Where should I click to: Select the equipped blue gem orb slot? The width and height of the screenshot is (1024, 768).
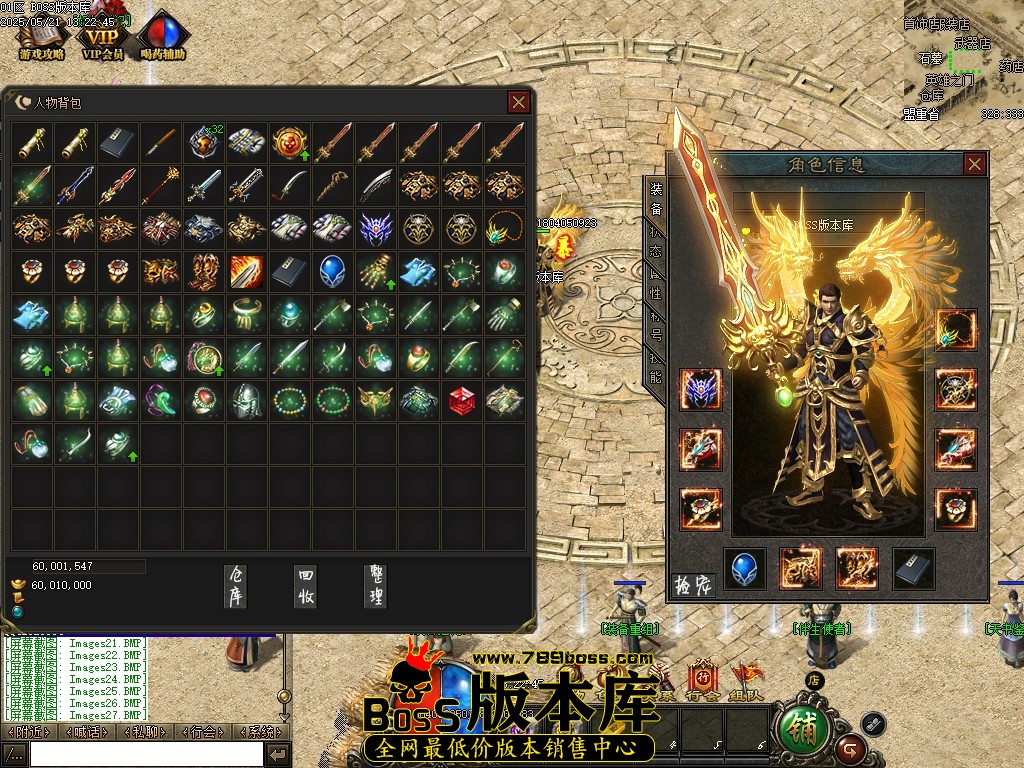pyautogui.click(x=744, y=568)
